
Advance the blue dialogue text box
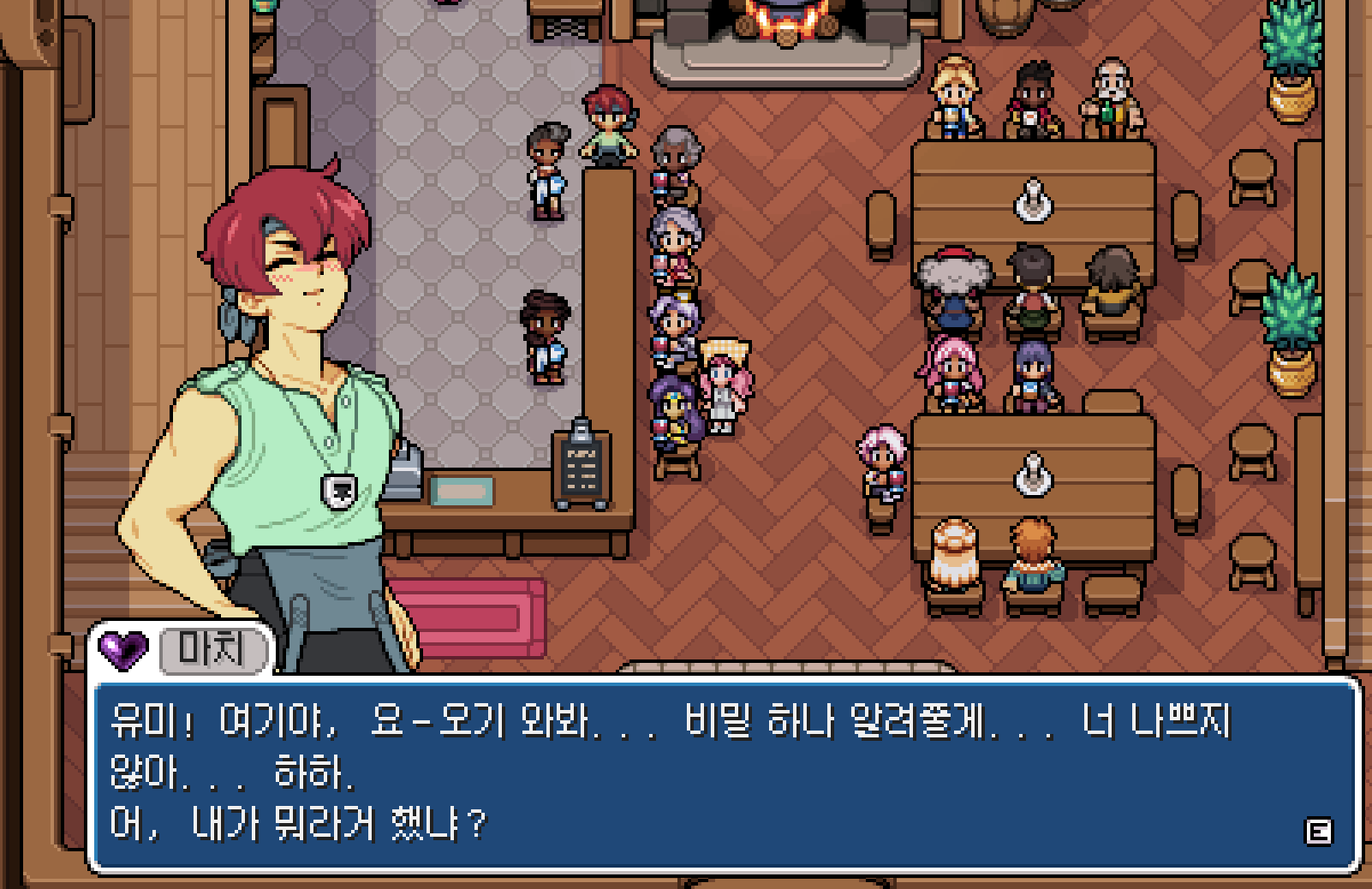tap(1317, 832)
